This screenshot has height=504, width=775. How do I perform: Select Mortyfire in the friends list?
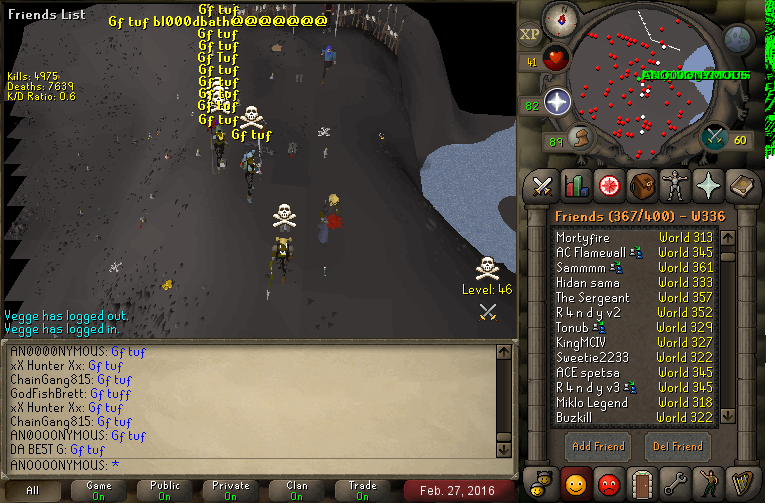point(583,238)
